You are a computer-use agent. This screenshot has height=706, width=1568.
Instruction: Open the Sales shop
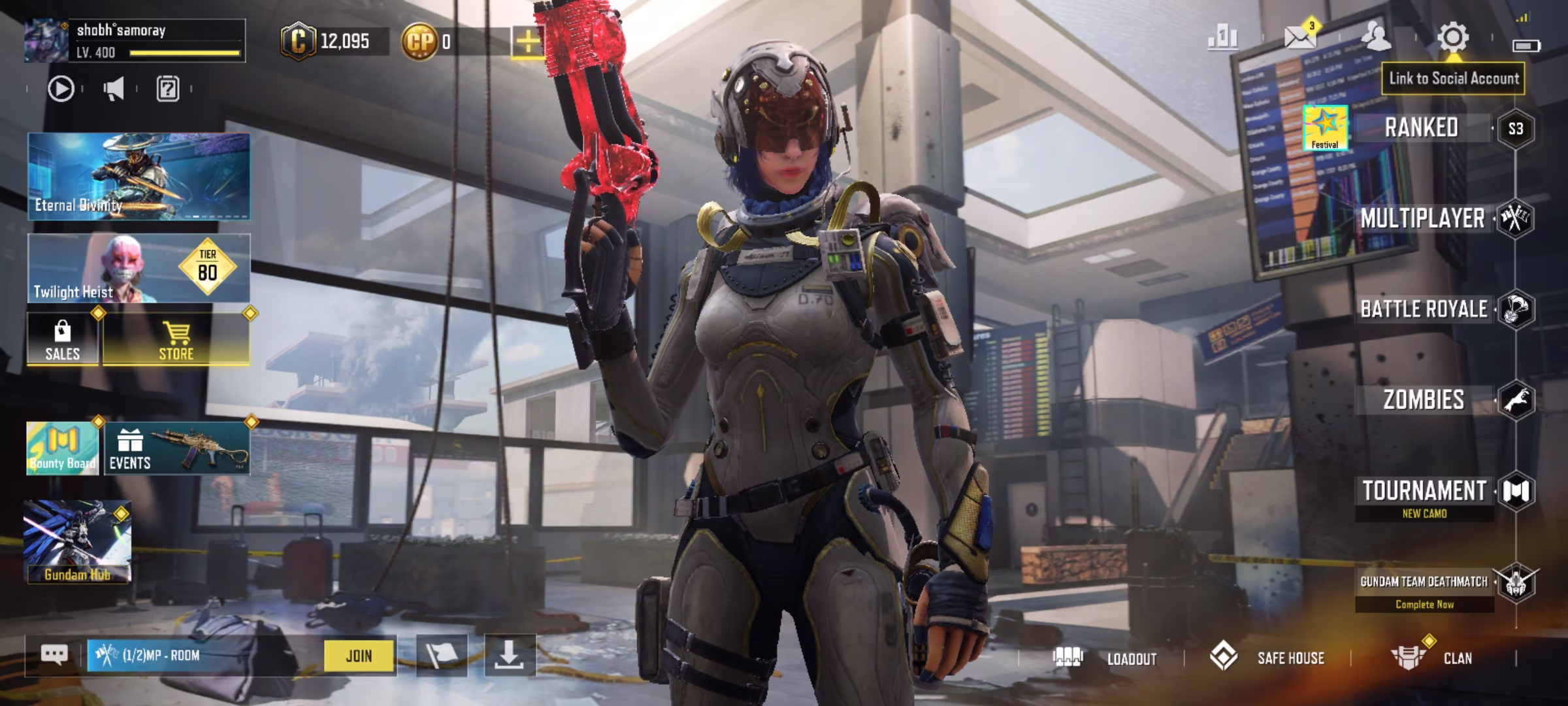tap(63, 340)
